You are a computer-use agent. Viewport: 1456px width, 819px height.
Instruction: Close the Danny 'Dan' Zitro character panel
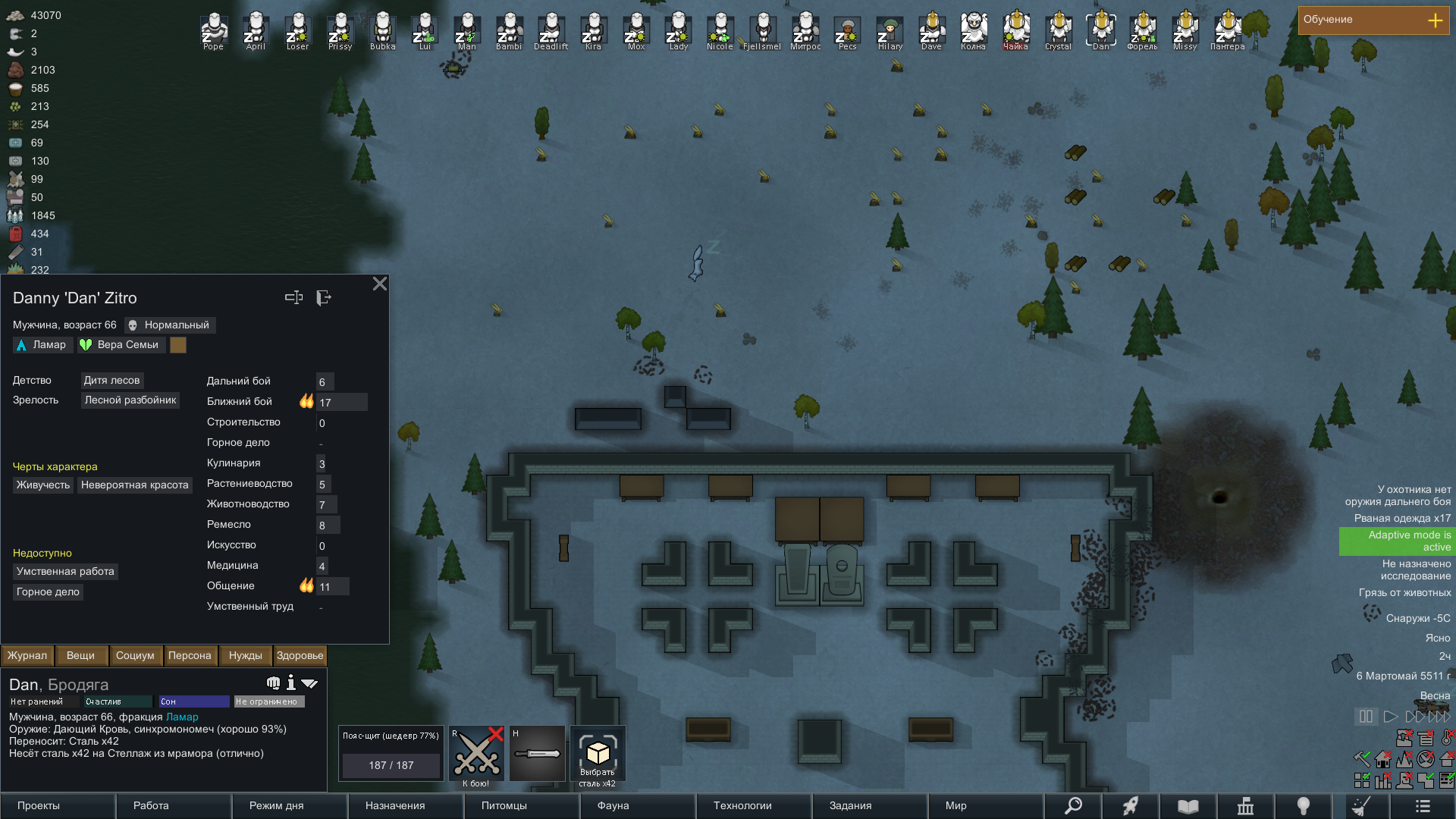click(x=380, y=284)
